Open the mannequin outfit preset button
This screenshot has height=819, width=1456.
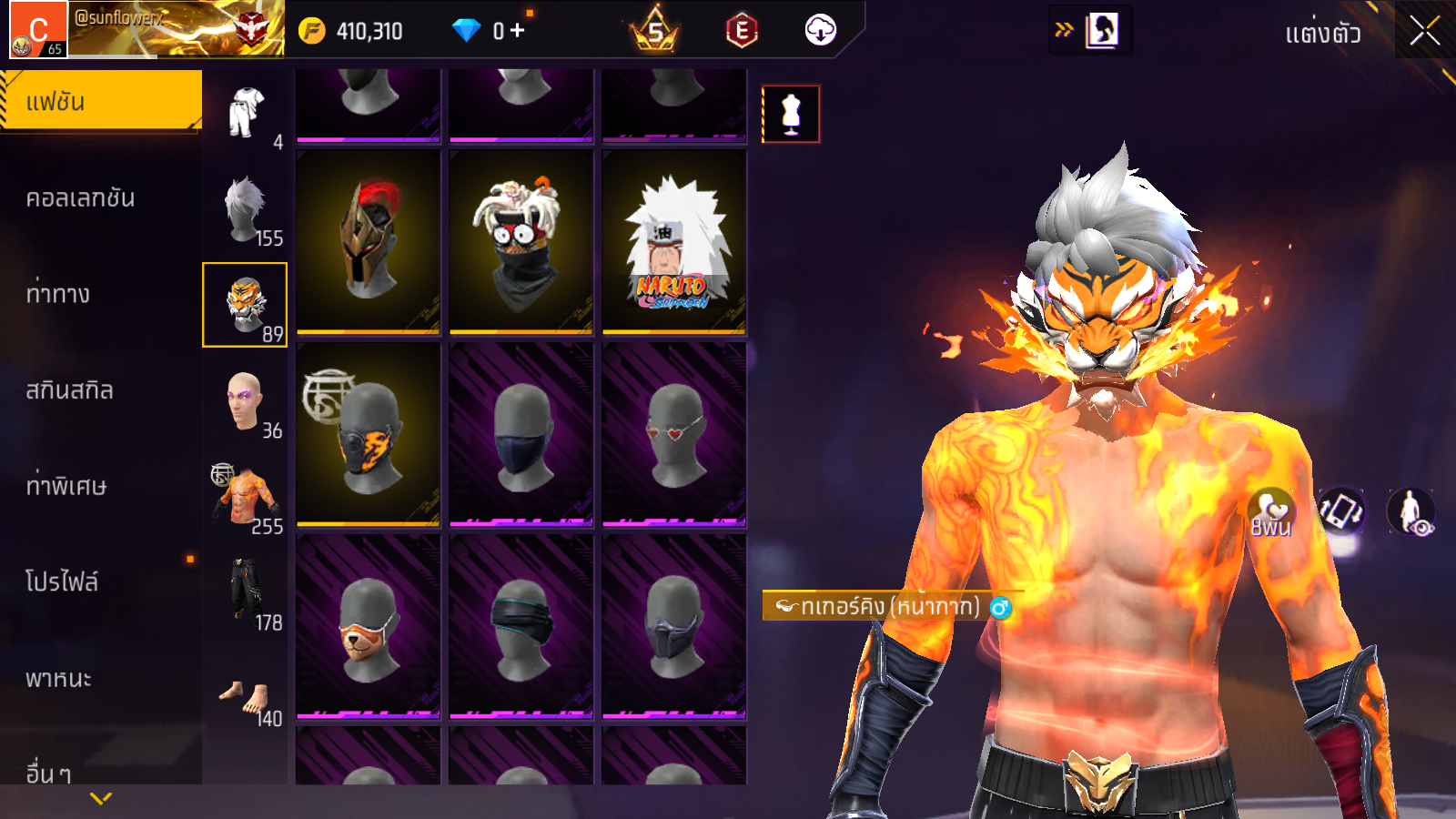[791, 115]
